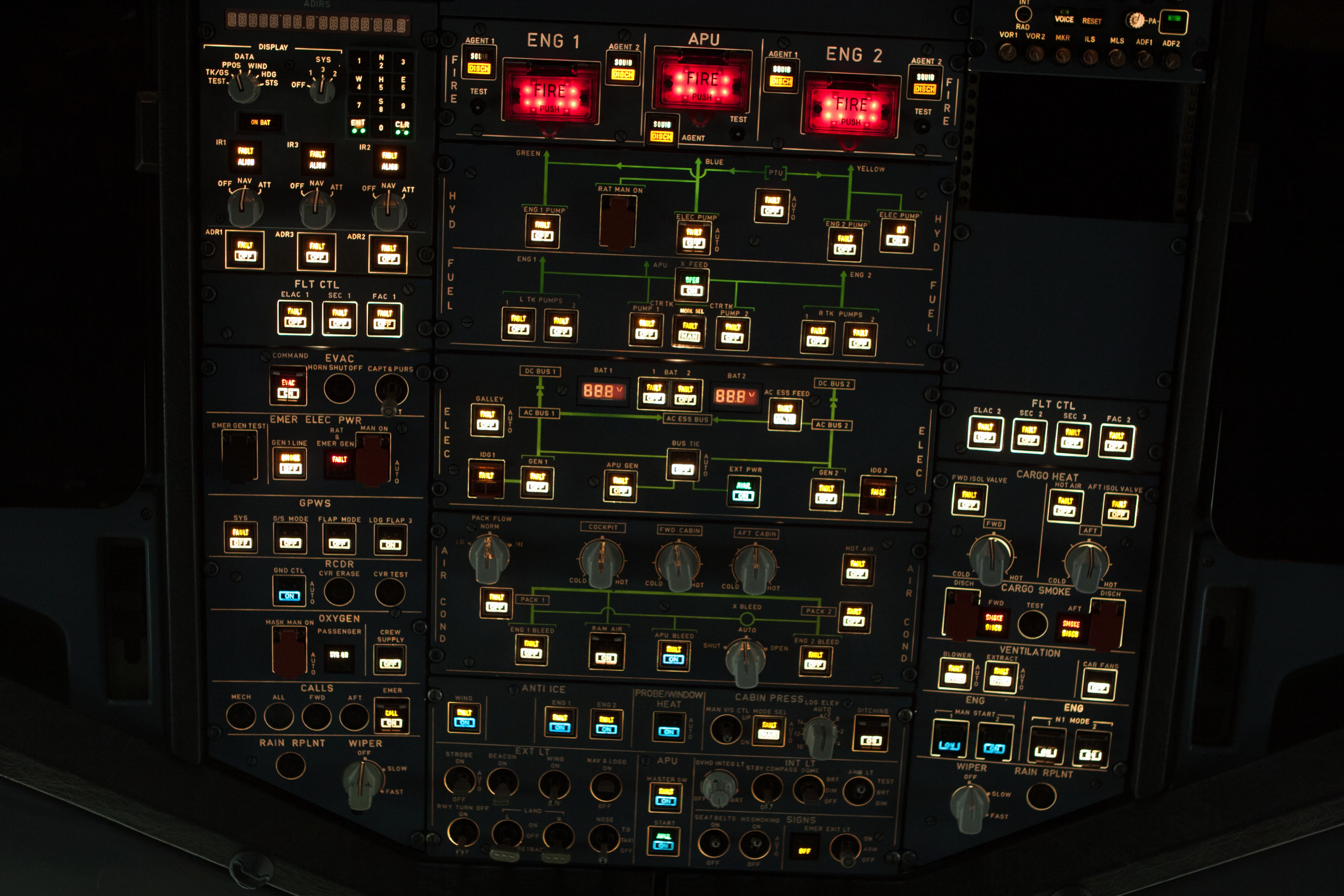The image size is (1344, 896).
Task: Open the fuel X FEED valve button
Action: (692, 285)
